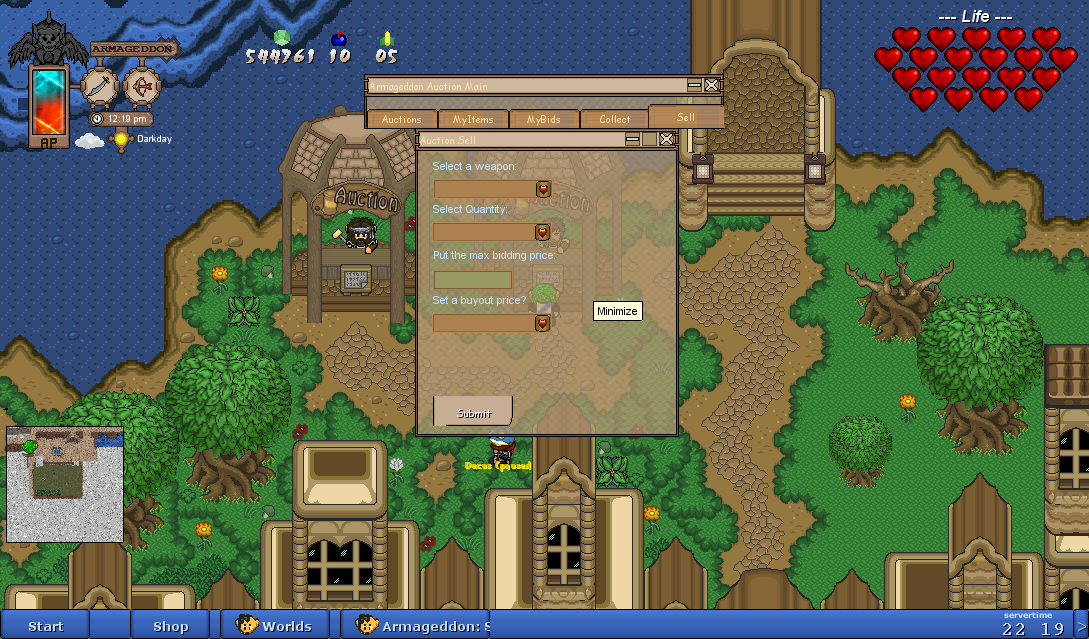This screenshot has width=1089, height=639.
Task: Minimize the Armageddon Auction Main window
Action: (694, 86)
